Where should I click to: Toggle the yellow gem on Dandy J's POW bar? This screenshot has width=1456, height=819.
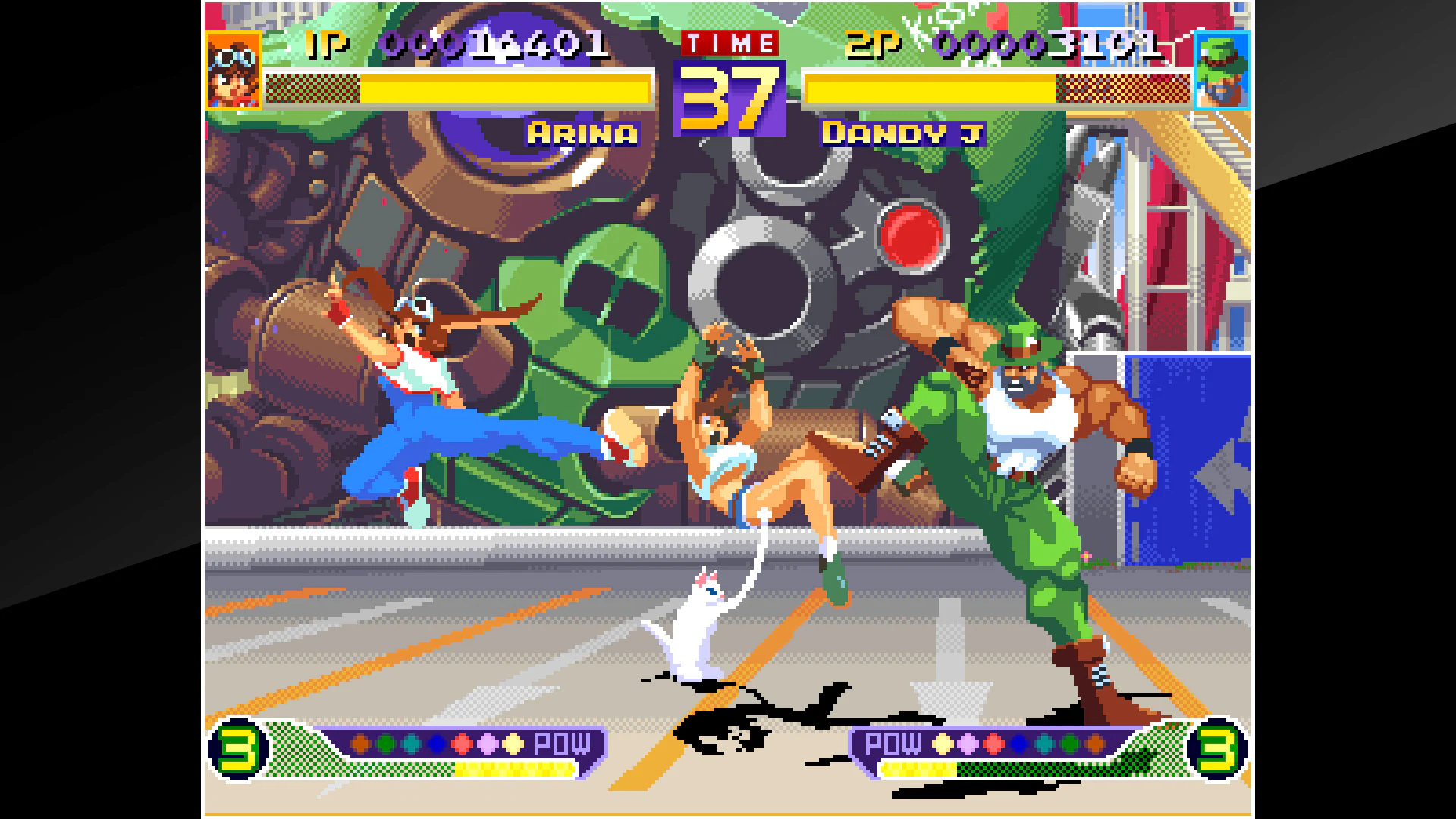943,745
